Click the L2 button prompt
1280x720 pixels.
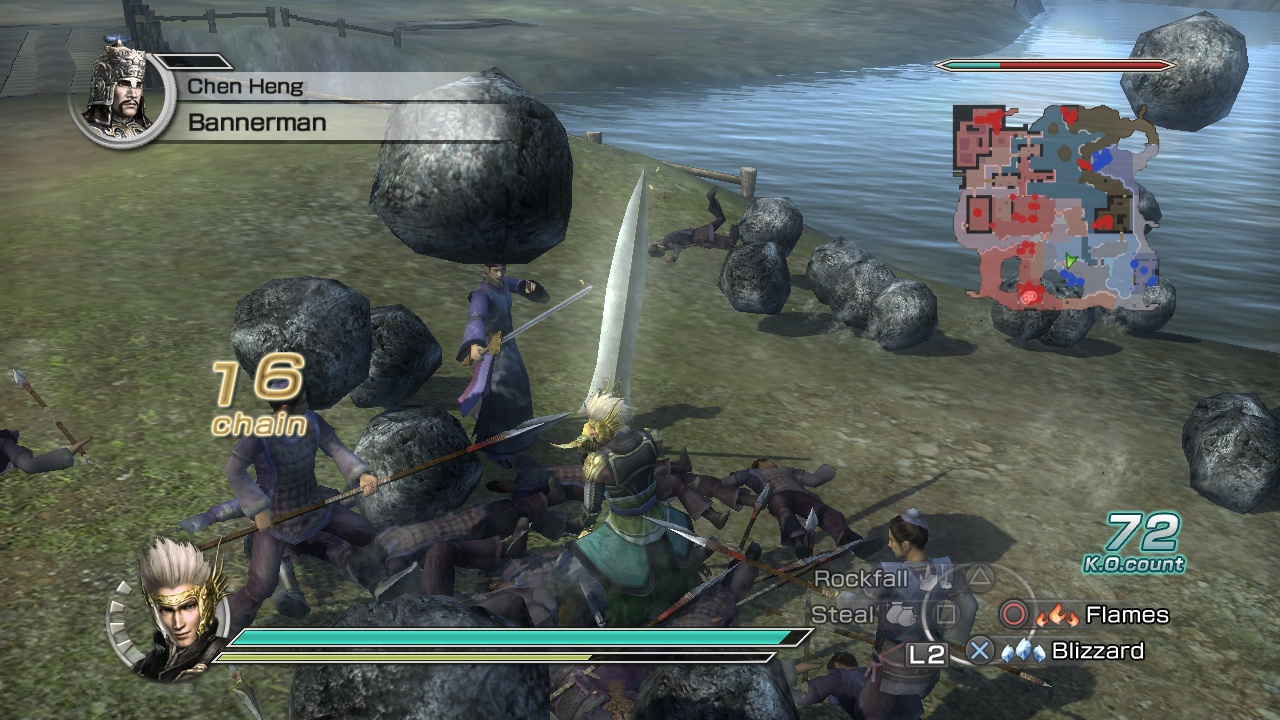tap(925, 653)
